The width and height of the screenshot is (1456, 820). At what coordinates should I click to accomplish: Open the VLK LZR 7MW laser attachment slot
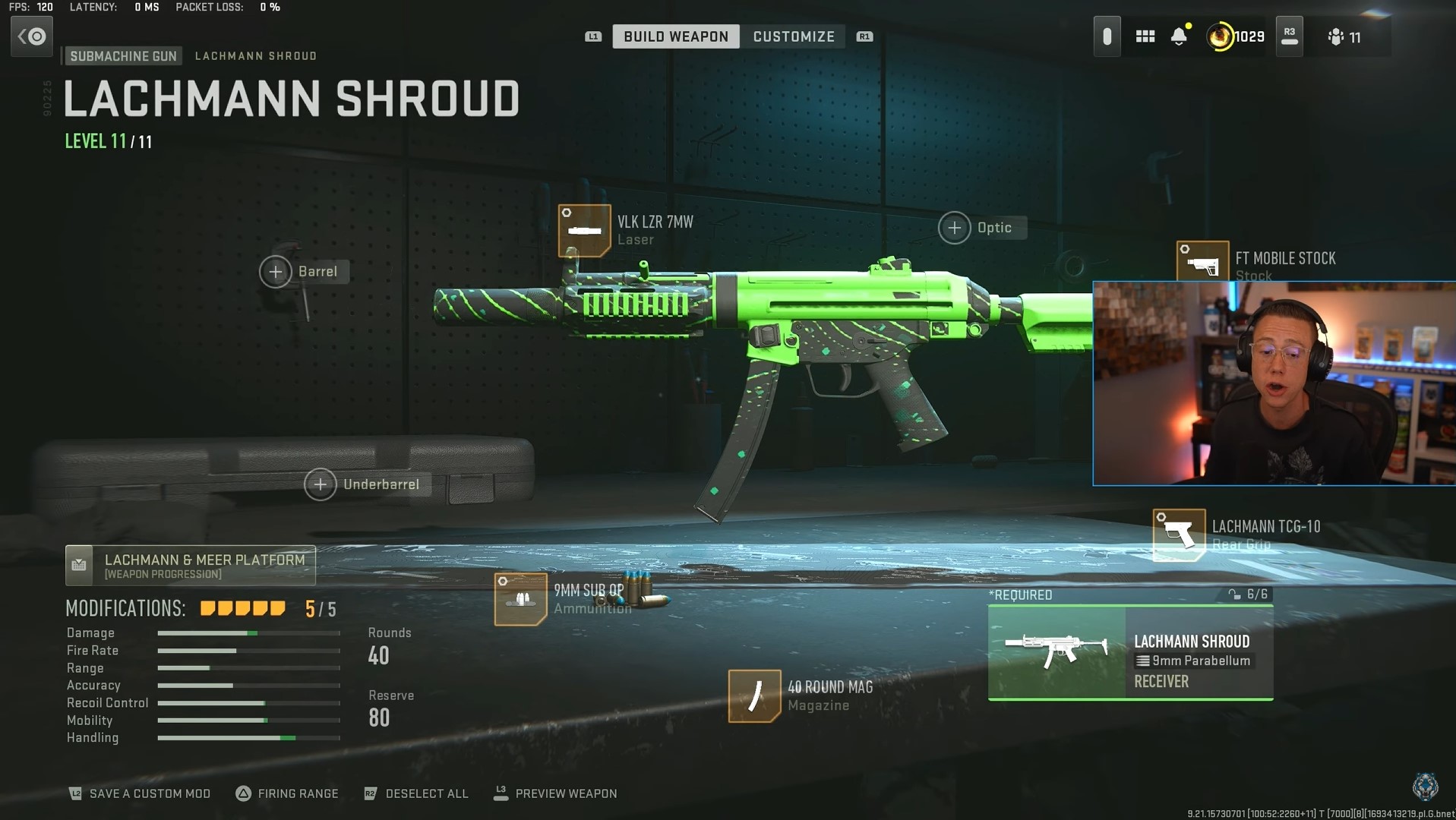pyautogui.click(x=585, y=229)
